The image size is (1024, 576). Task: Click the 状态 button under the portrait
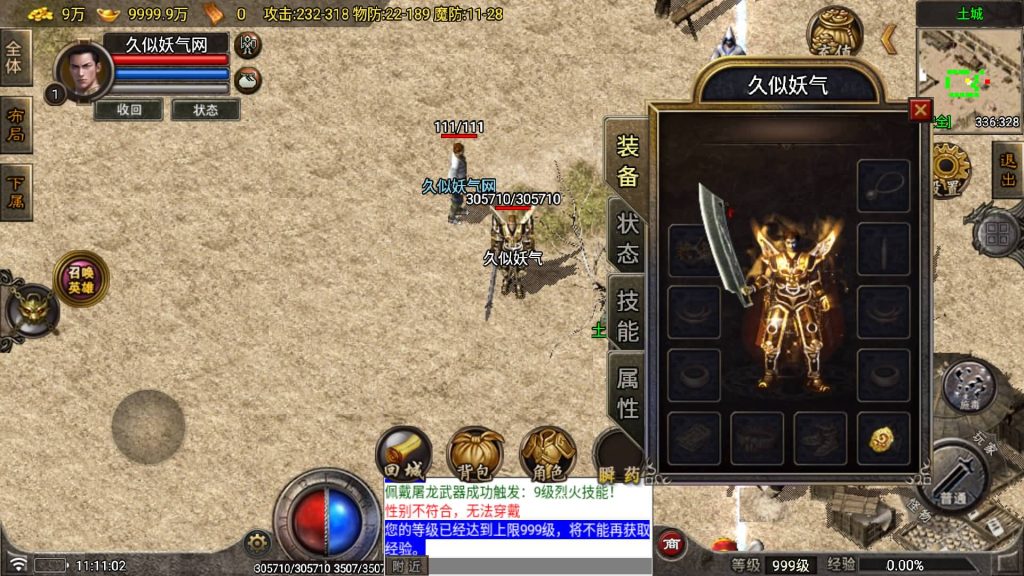206,110
